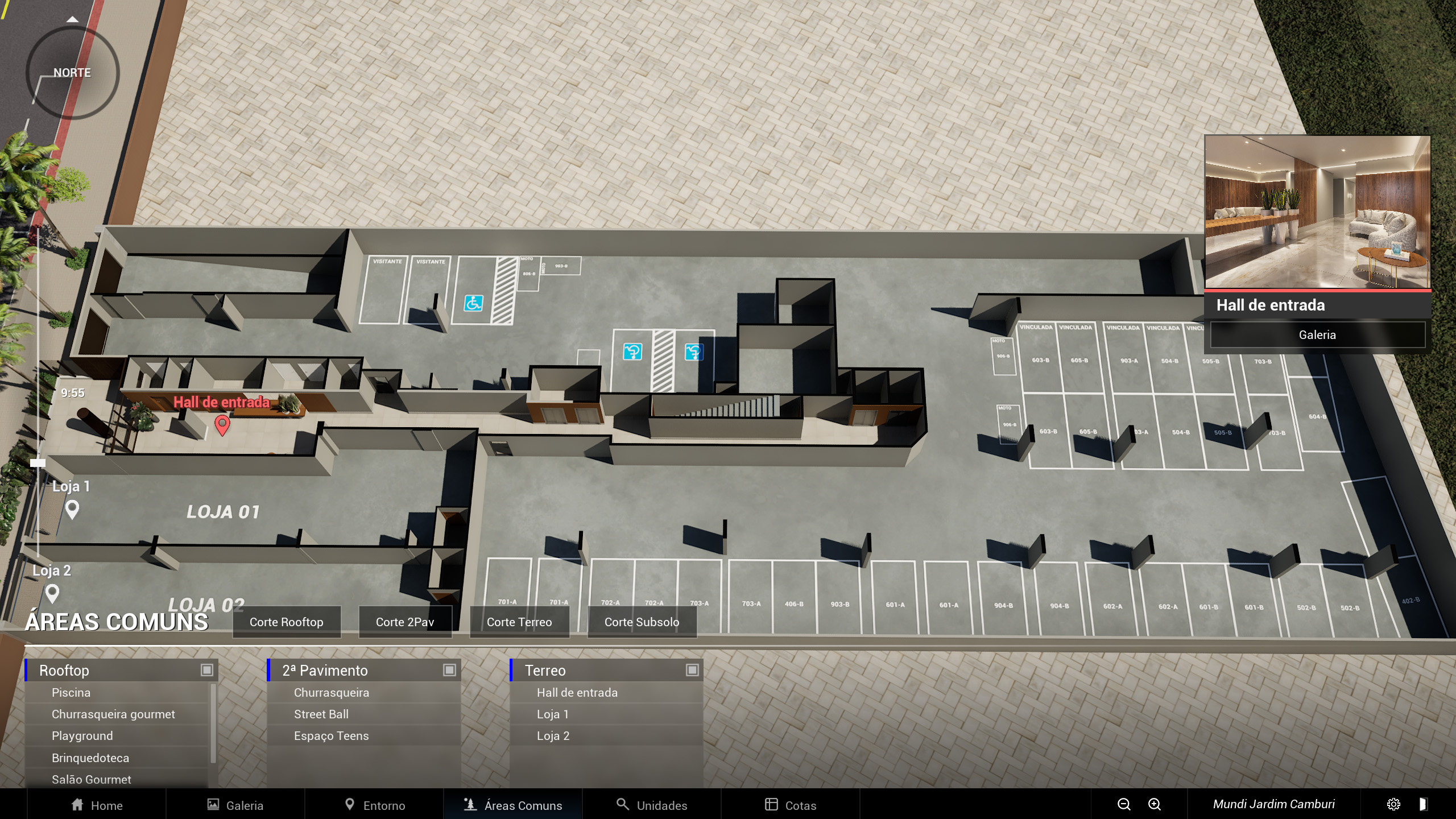Open the Entorno section
The image size is (1456, 819).
[375, 805]
